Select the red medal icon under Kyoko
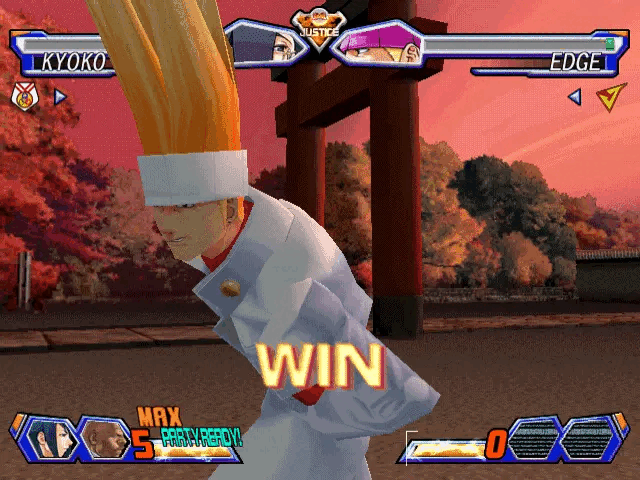Viewport: 640px width, 480px height. tap(23, 97)
